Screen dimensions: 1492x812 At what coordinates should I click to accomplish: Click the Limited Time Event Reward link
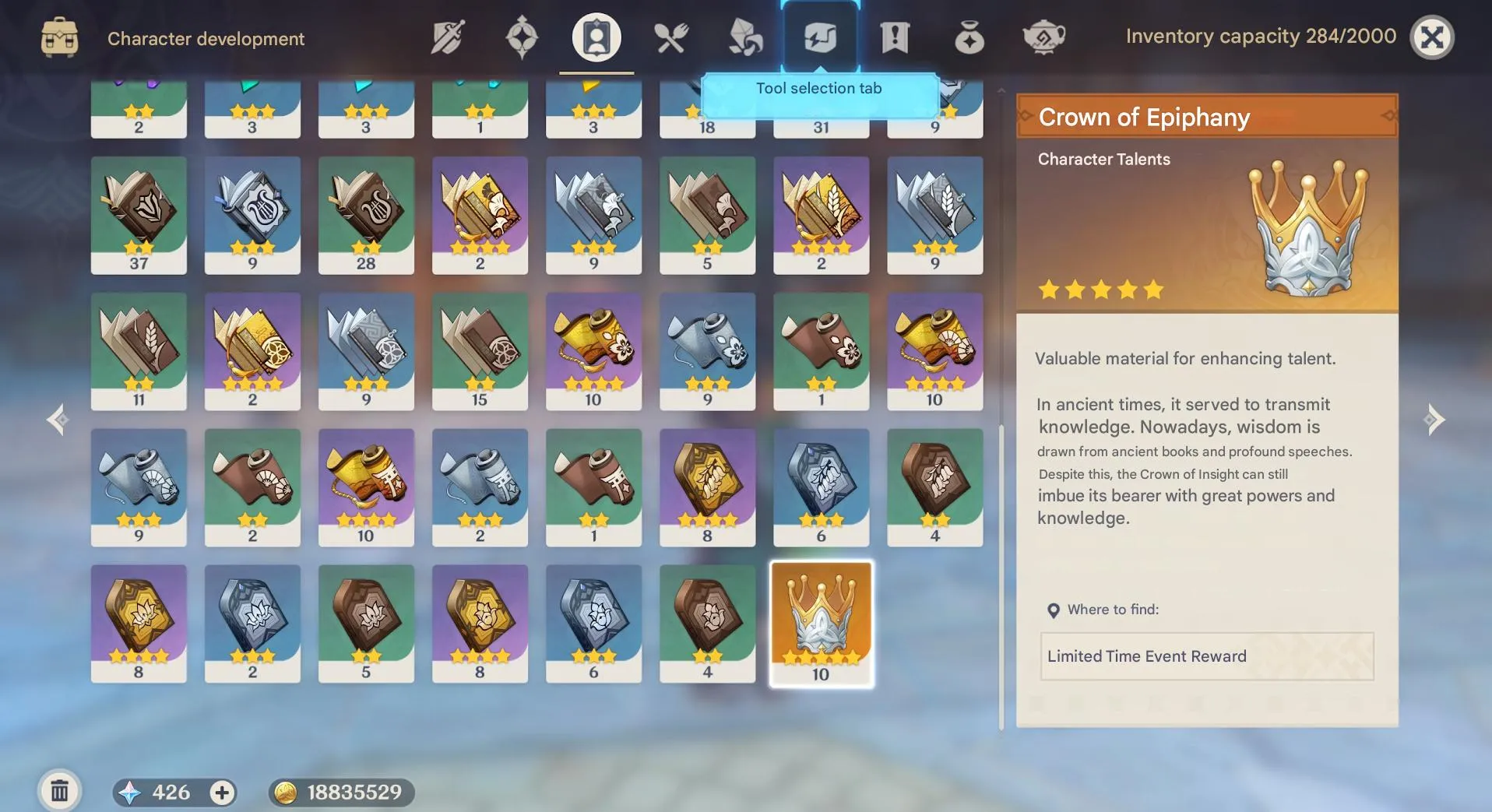[1206, 656]
